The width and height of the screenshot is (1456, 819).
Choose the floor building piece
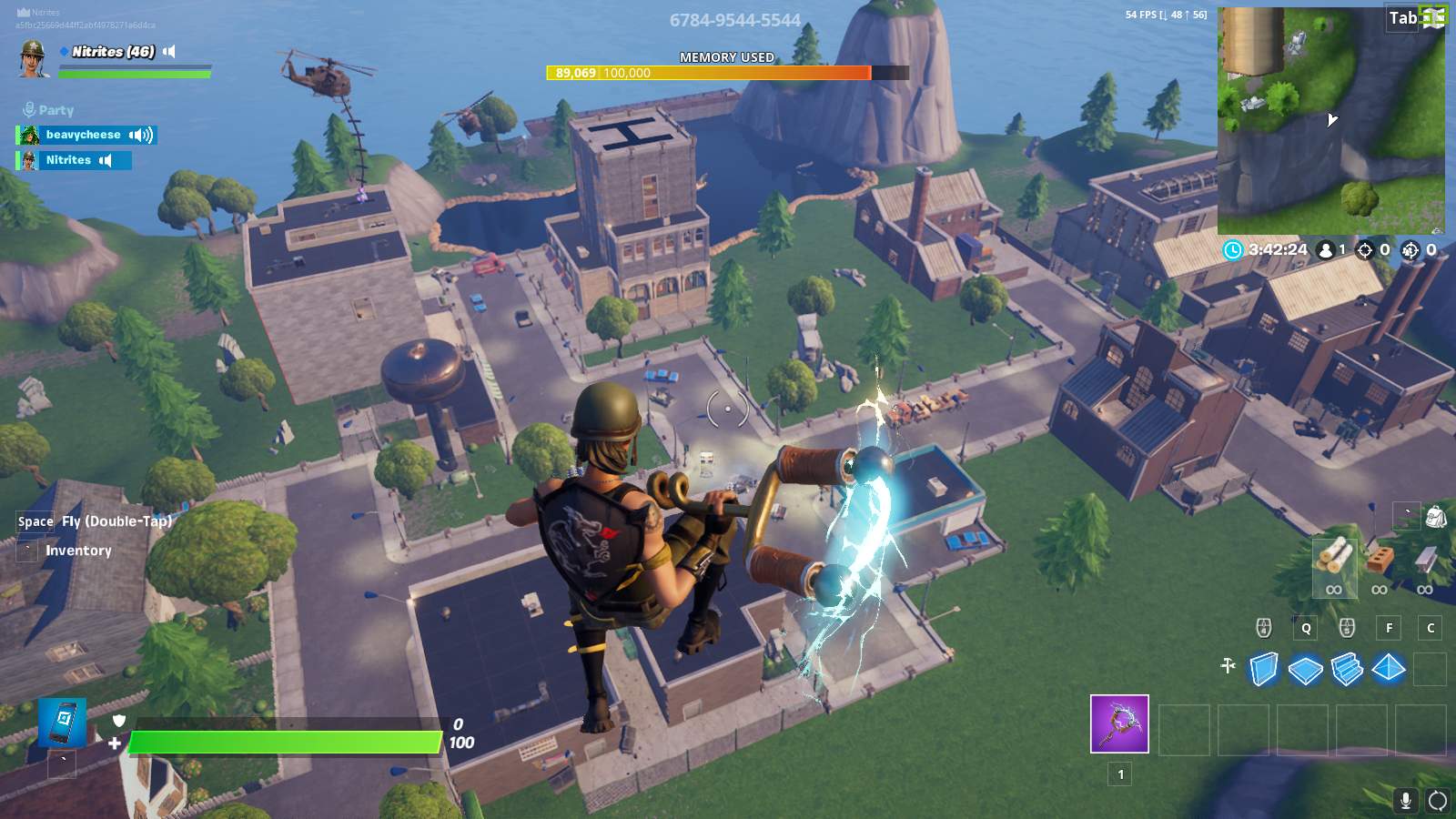point(1305,671)
